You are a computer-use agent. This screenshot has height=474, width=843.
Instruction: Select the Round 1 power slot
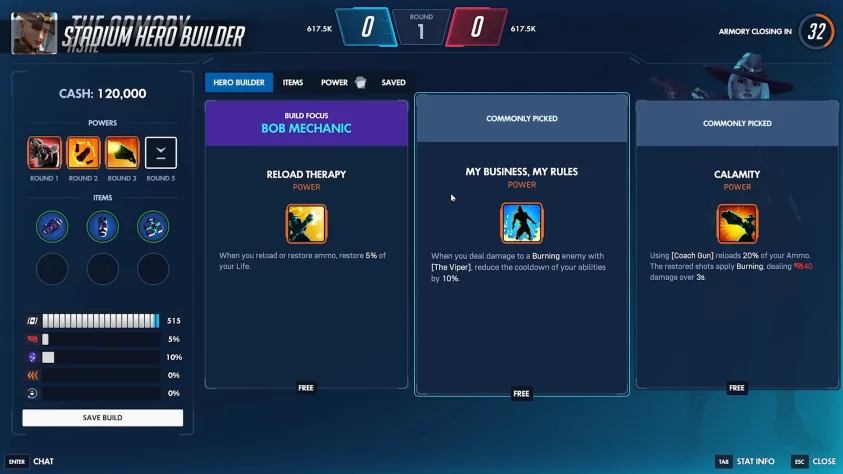tap(44, 153)
